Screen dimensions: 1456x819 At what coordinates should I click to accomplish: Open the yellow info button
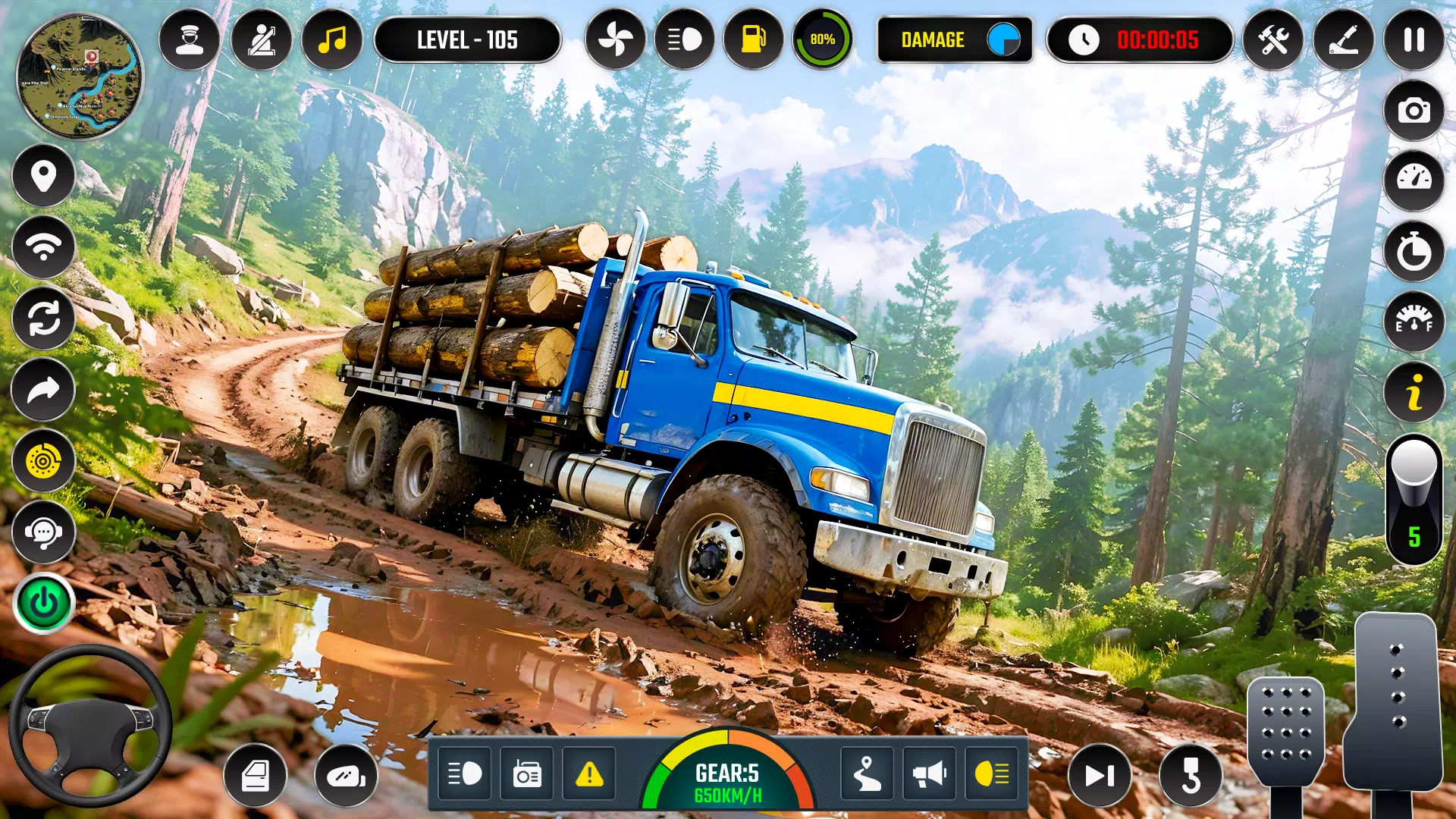click(1414, 392)
